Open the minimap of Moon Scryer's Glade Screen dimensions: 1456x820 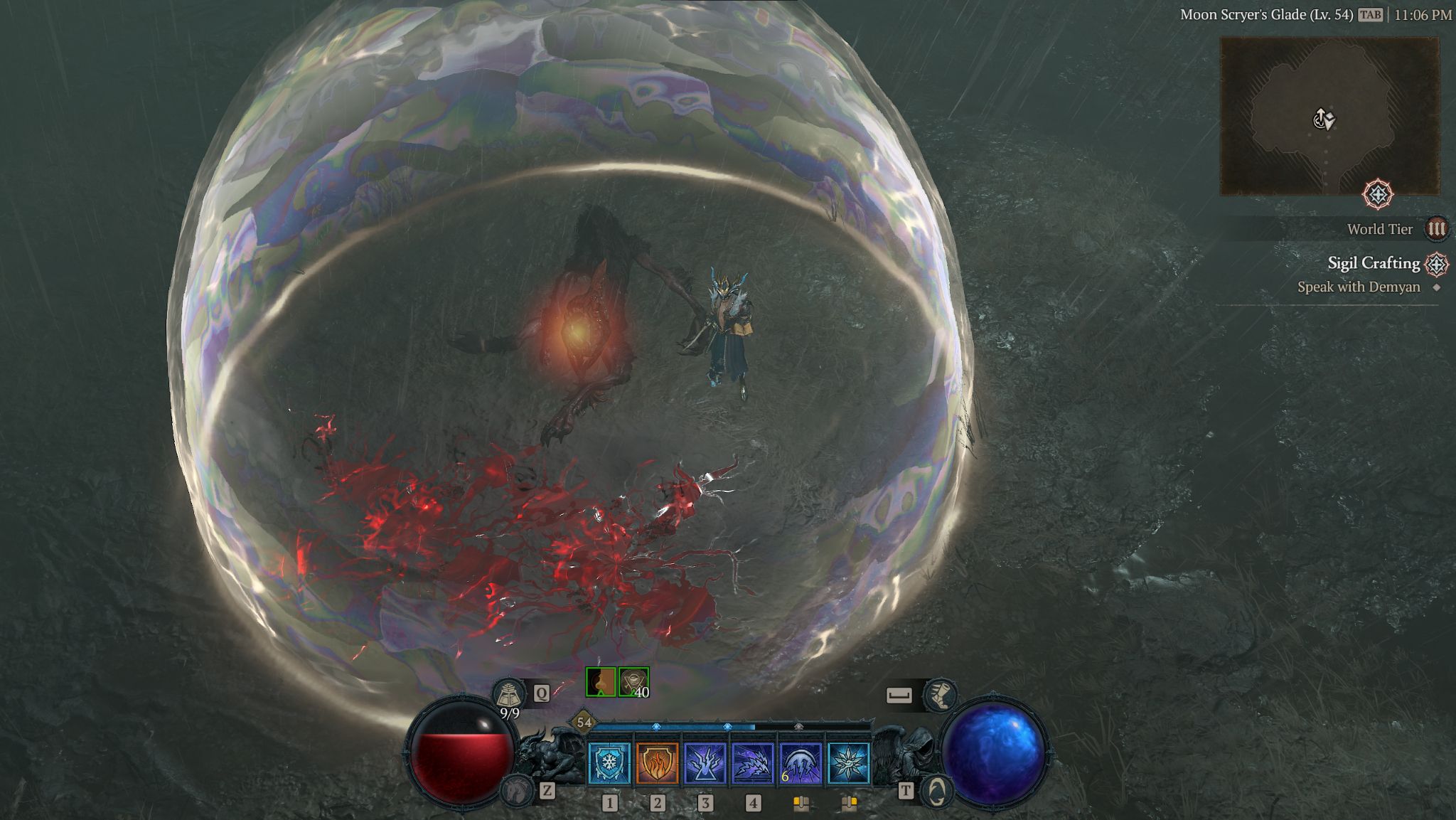tap(1329, 116)
